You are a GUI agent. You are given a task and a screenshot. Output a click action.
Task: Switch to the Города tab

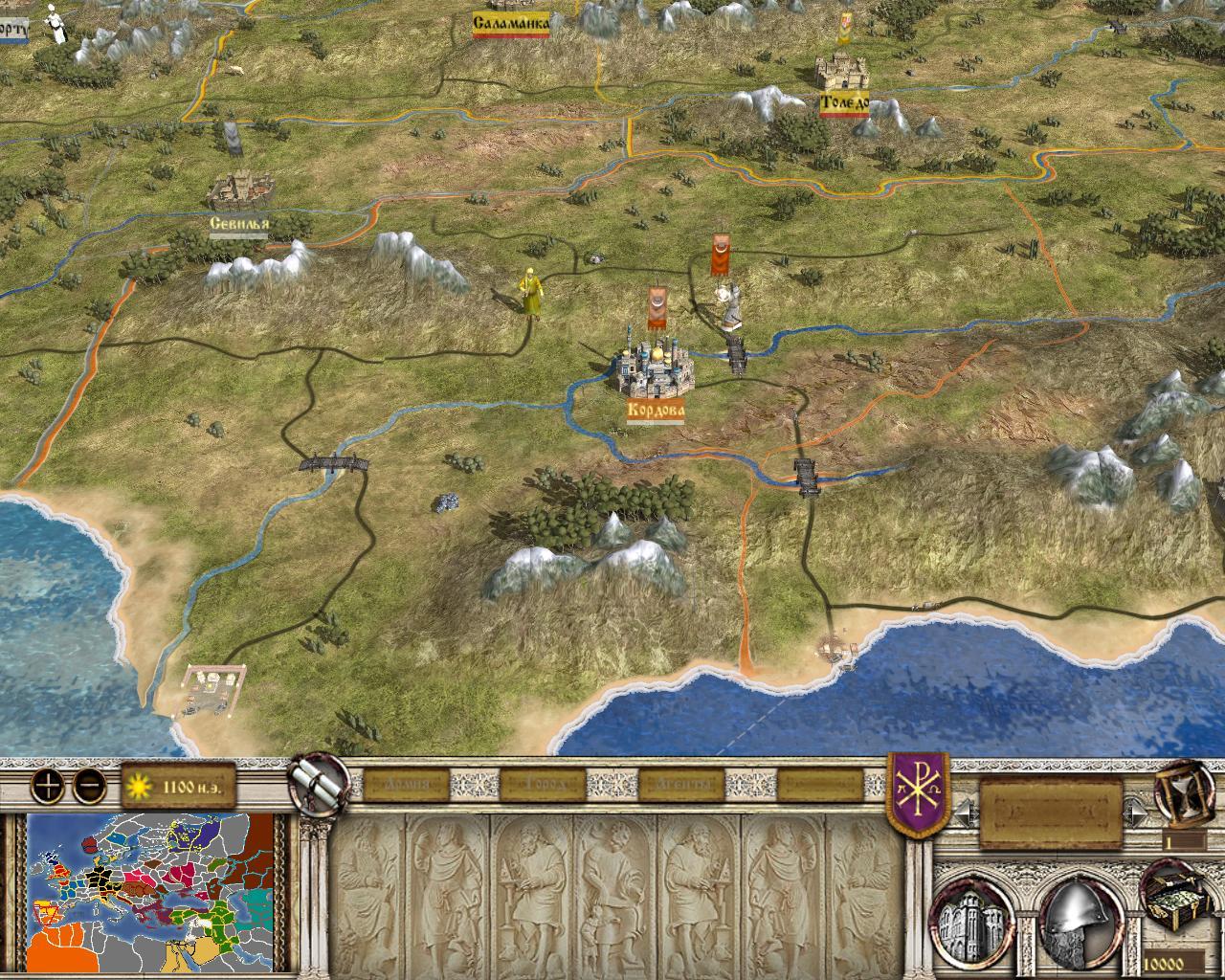pos(541,786)
